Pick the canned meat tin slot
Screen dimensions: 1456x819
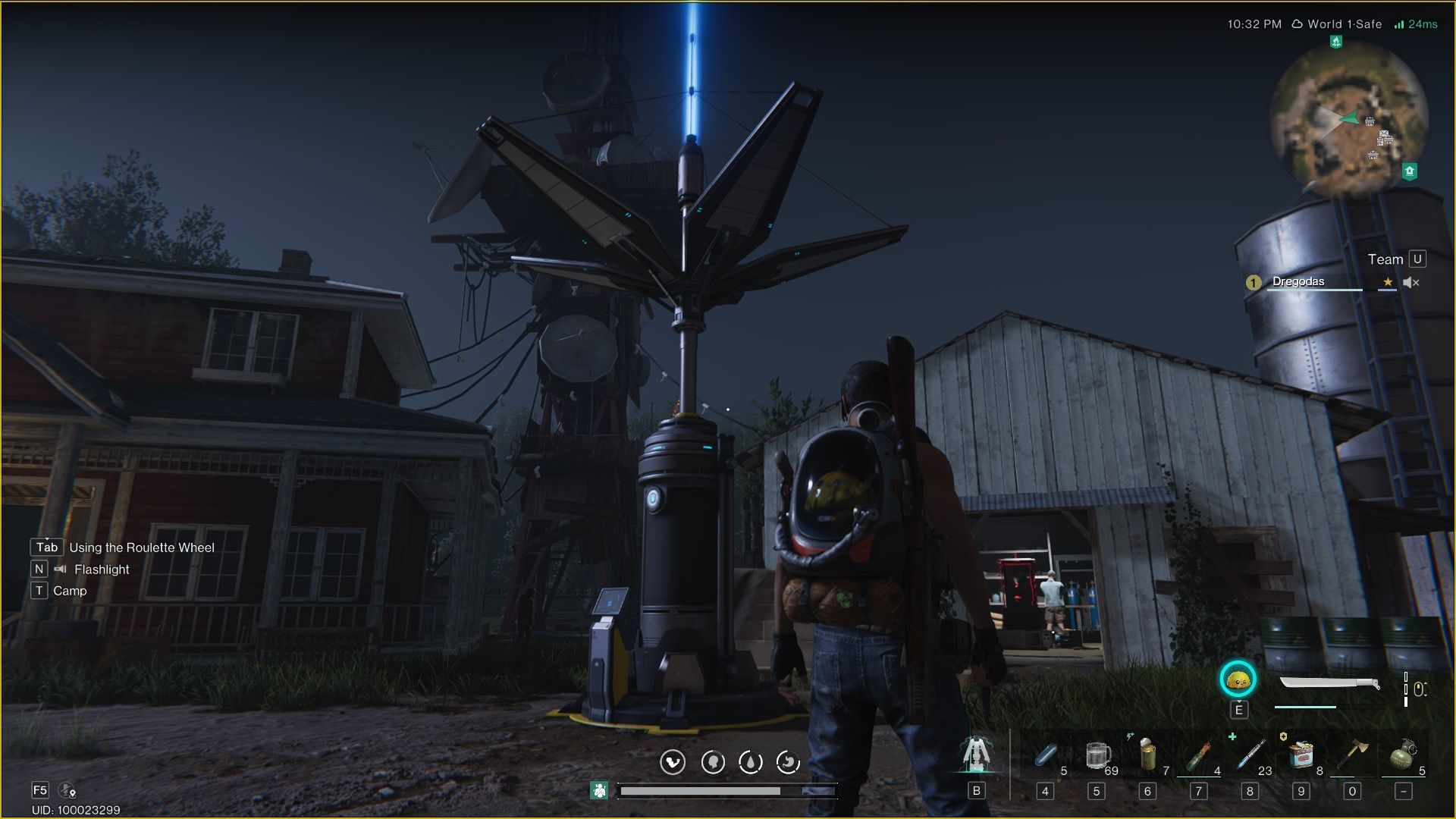point(1301,755)
